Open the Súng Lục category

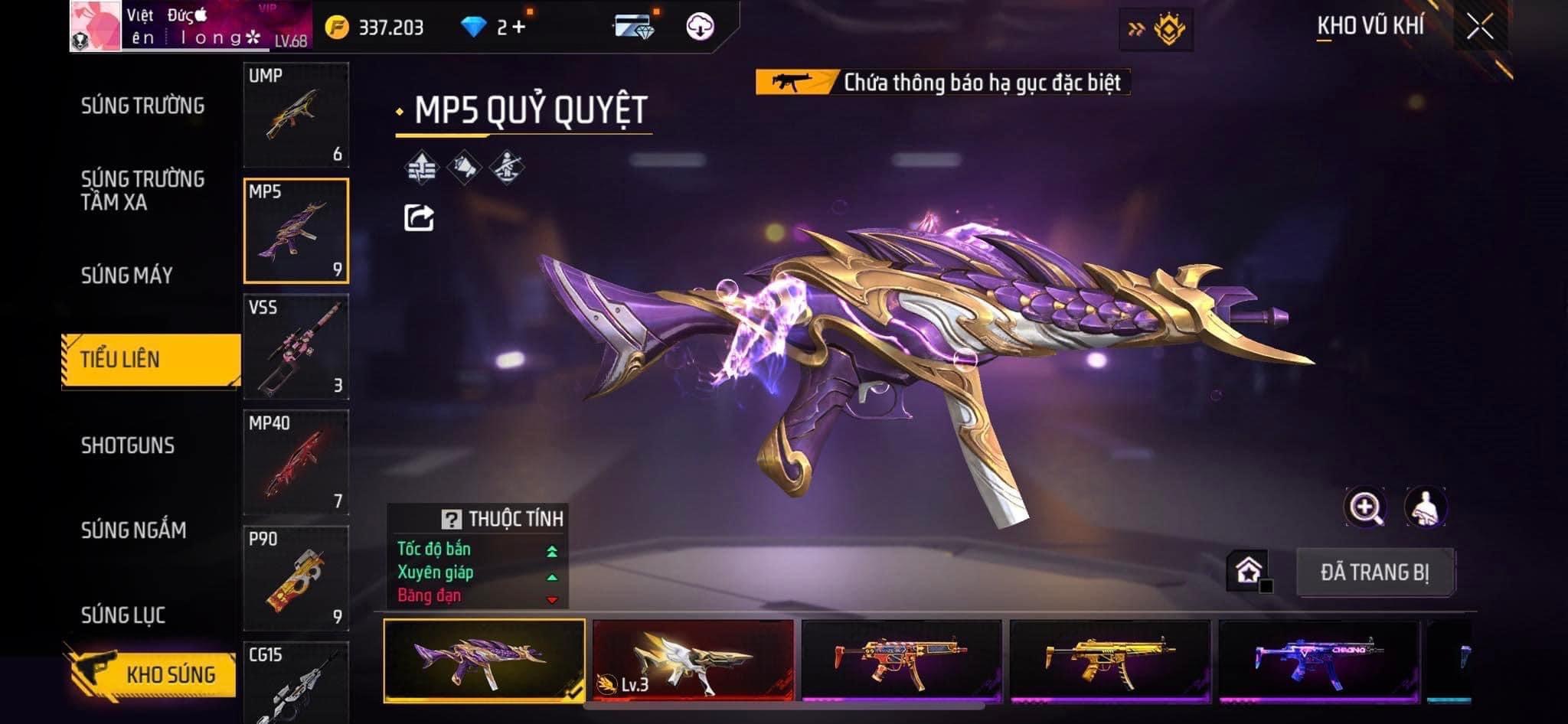pos(123,615)
